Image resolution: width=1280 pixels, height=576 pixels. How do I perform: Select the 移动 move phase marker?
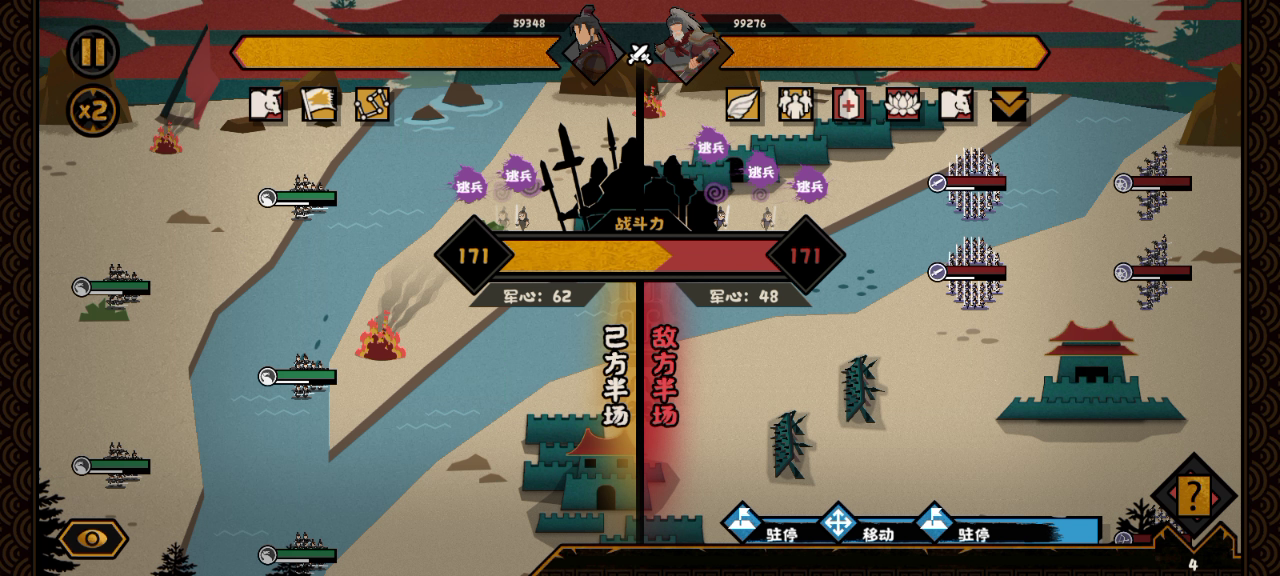tap(839, 522)
